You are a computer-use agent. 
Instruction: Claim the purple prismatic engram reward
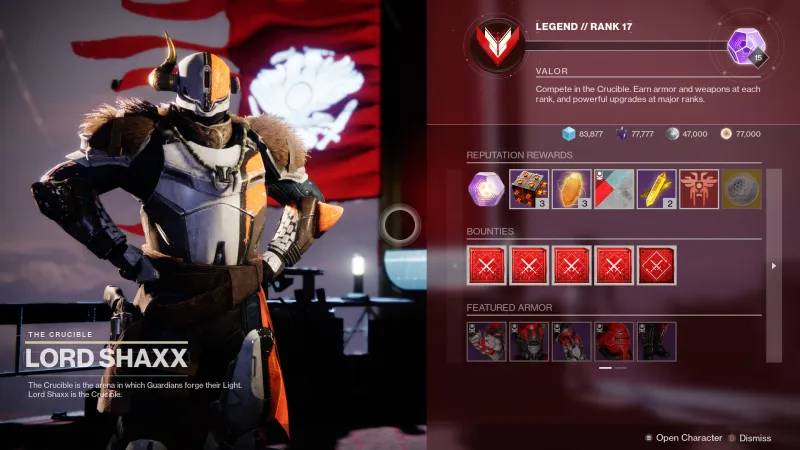tap(487, 189)
